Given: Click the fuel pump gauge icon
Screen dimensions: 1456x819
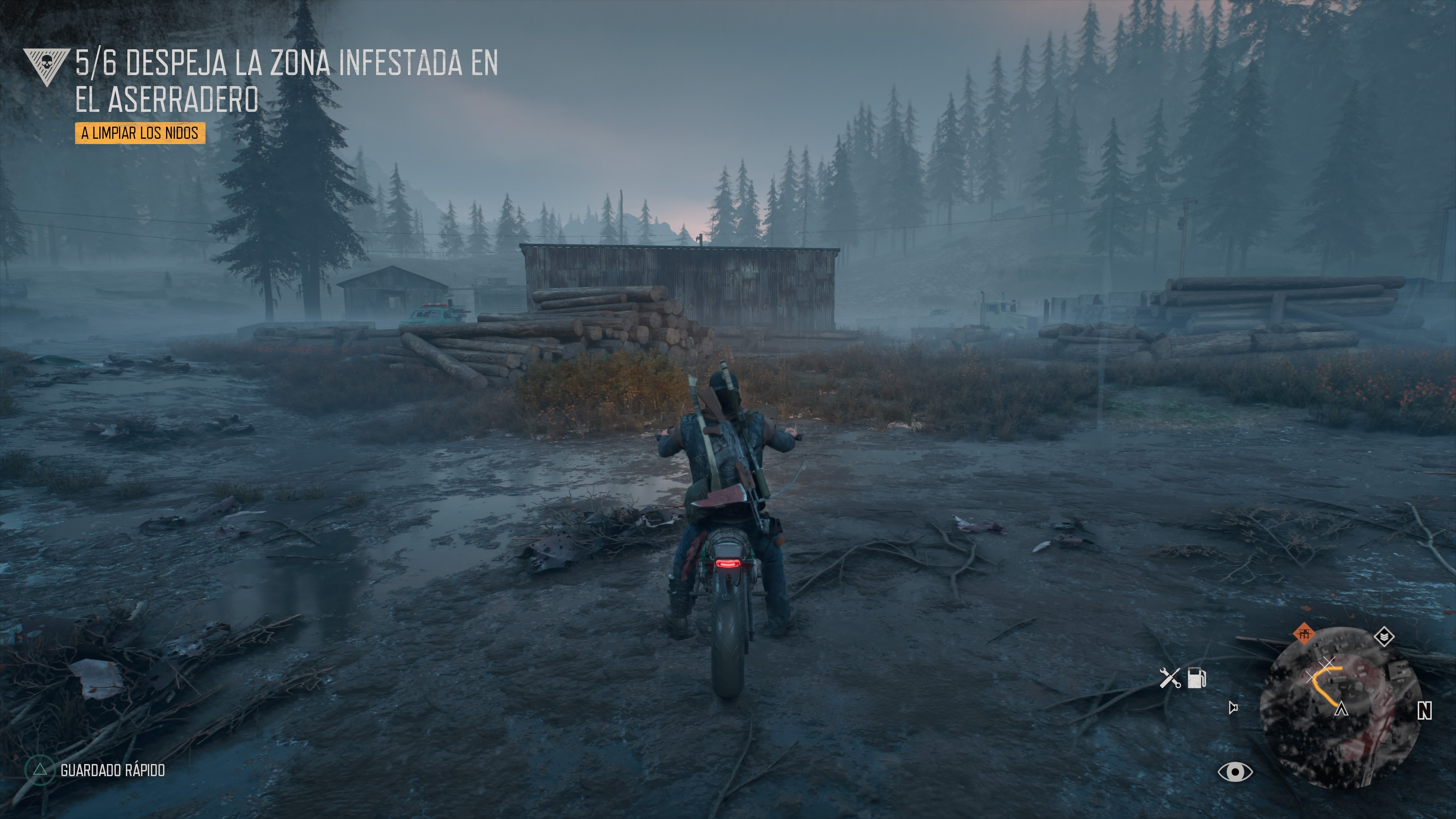Looking at the screenshot, I should pyautogui.click(x=1197, y=678).
